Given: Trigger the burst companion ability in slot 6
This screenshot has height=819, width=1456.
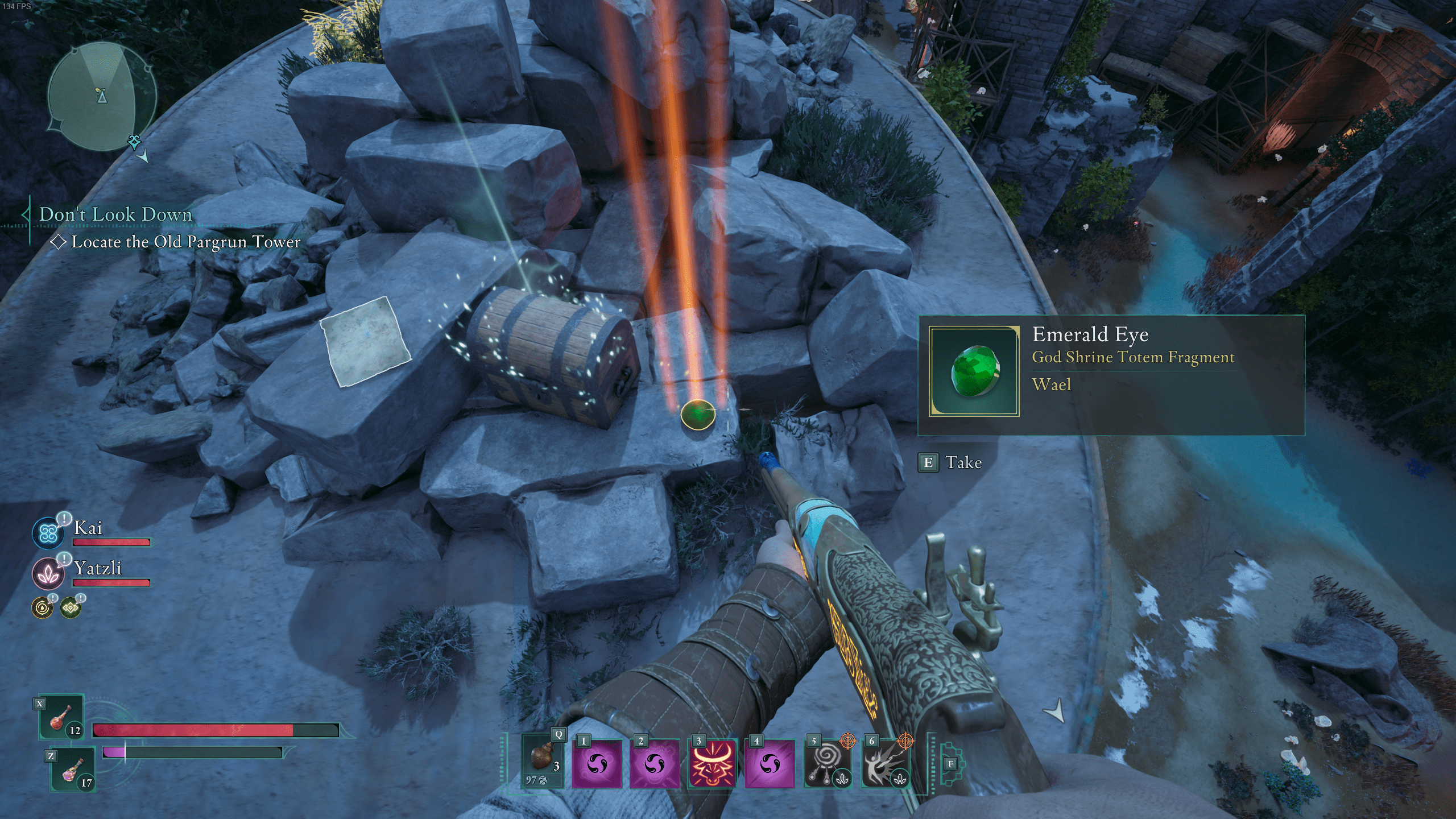Looking at the screenshot, I should tap(885, 764).
